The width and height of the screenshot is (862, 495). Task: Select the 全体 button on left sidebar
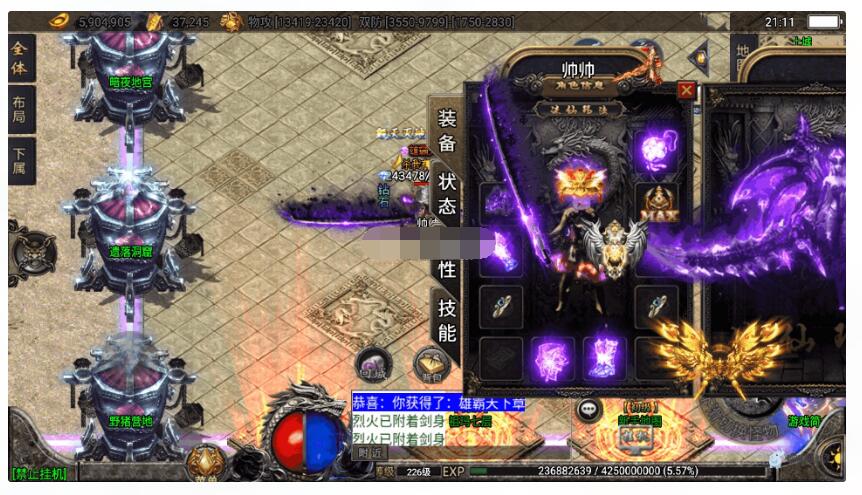(x=21, y=58)
